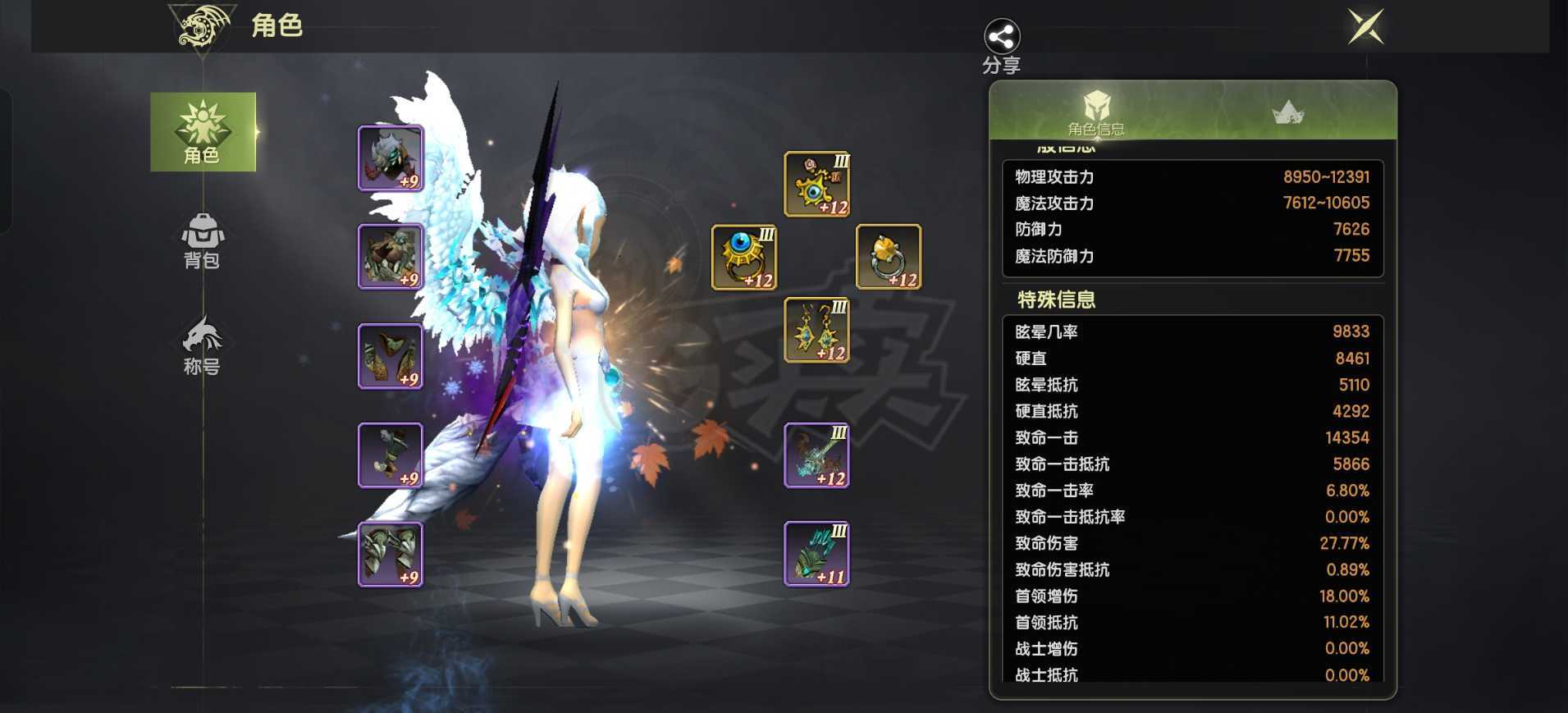Select the +12 weapon slot item
The image size is (1568, 713).
[816, 455]
